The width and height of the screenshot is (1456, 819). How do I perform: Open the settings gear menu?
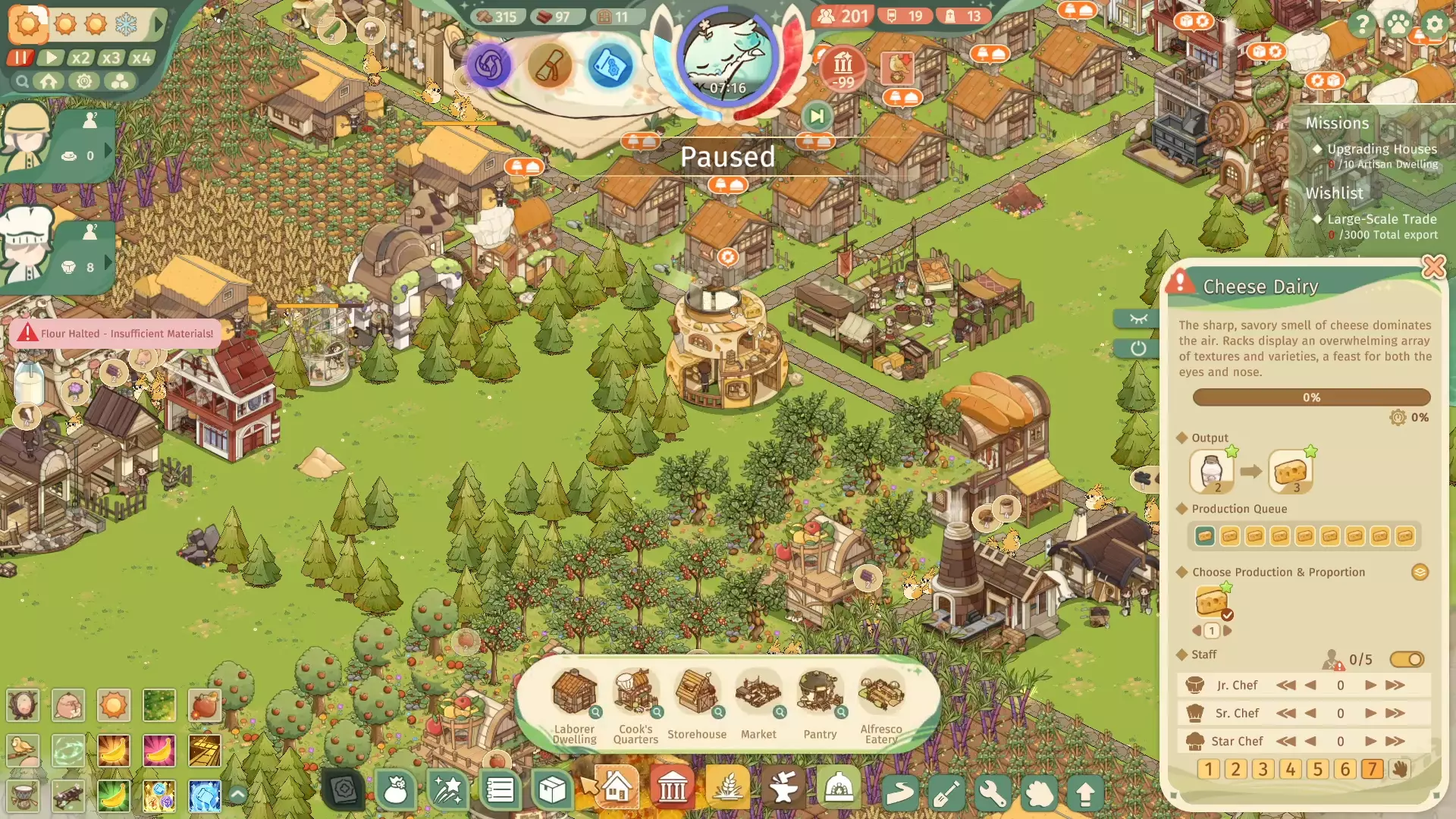click(x=1434, y=24)
